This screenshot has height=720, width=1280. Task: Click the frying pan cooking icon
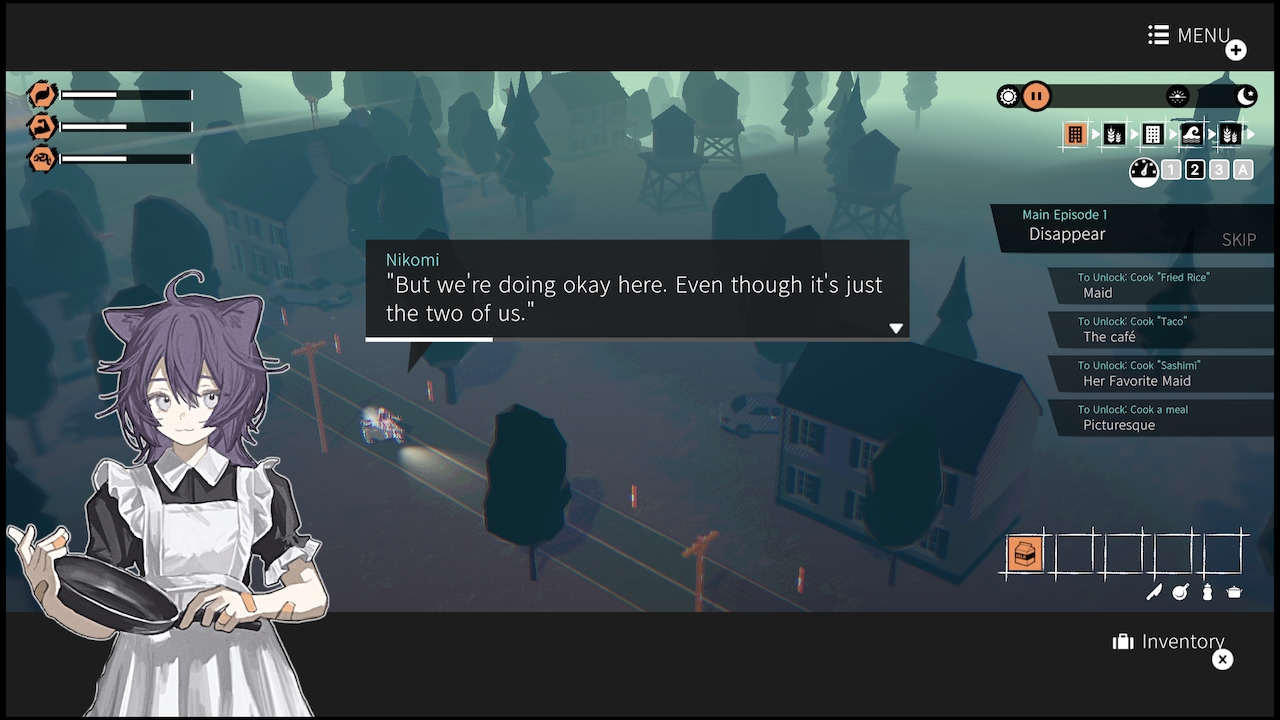pyautogui.click(x=1180, y=591)
